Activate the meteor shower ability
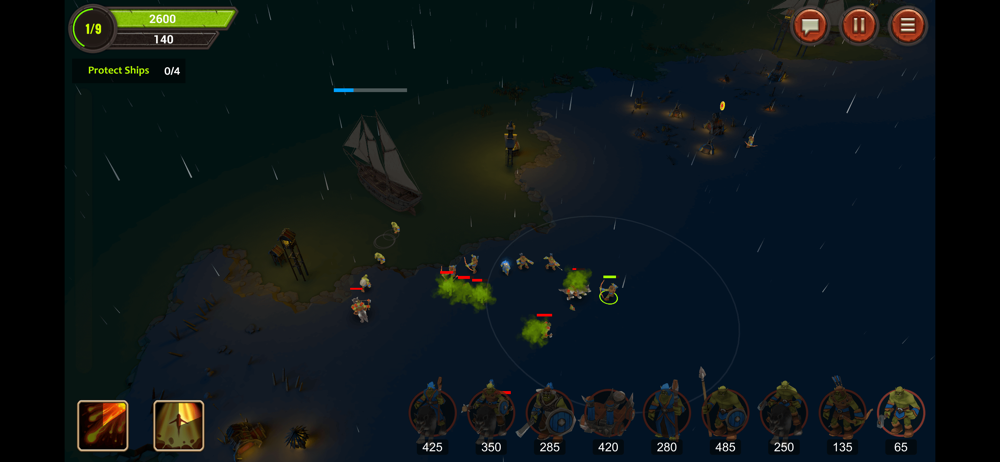This screenshot has height=462, width=1000. tap(103, 425)
